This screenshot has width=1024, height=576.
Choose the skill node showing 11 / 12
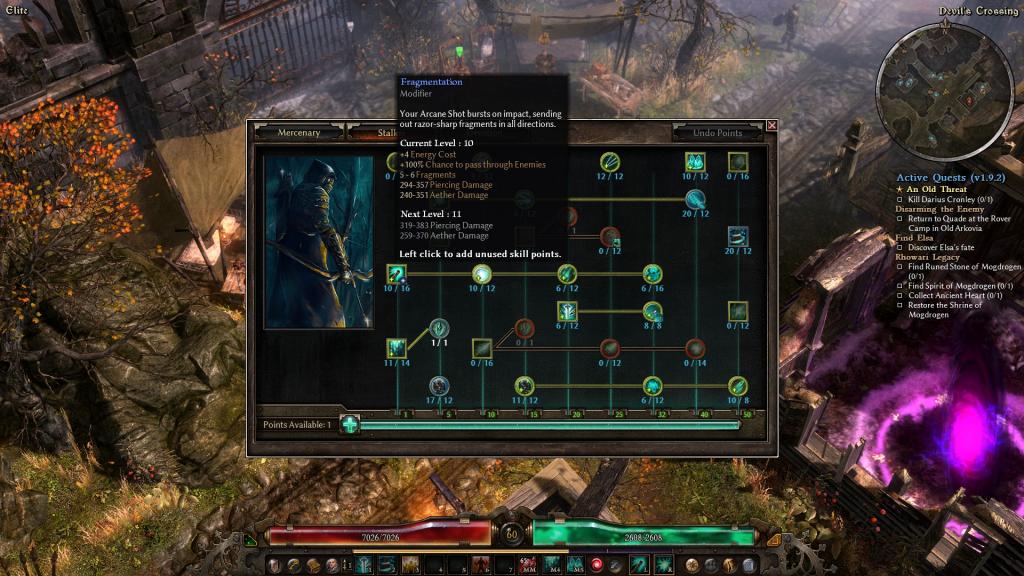pos(524,385)
